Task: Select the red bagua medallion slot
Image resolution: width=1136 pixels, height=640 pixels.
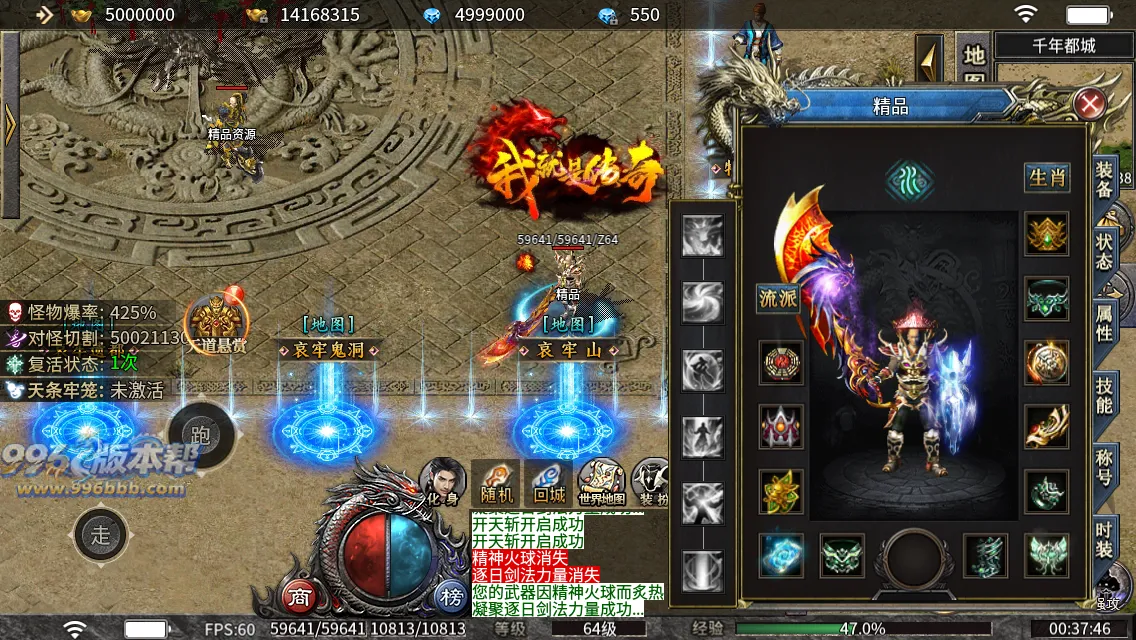Action: click(x=781, y=363)
